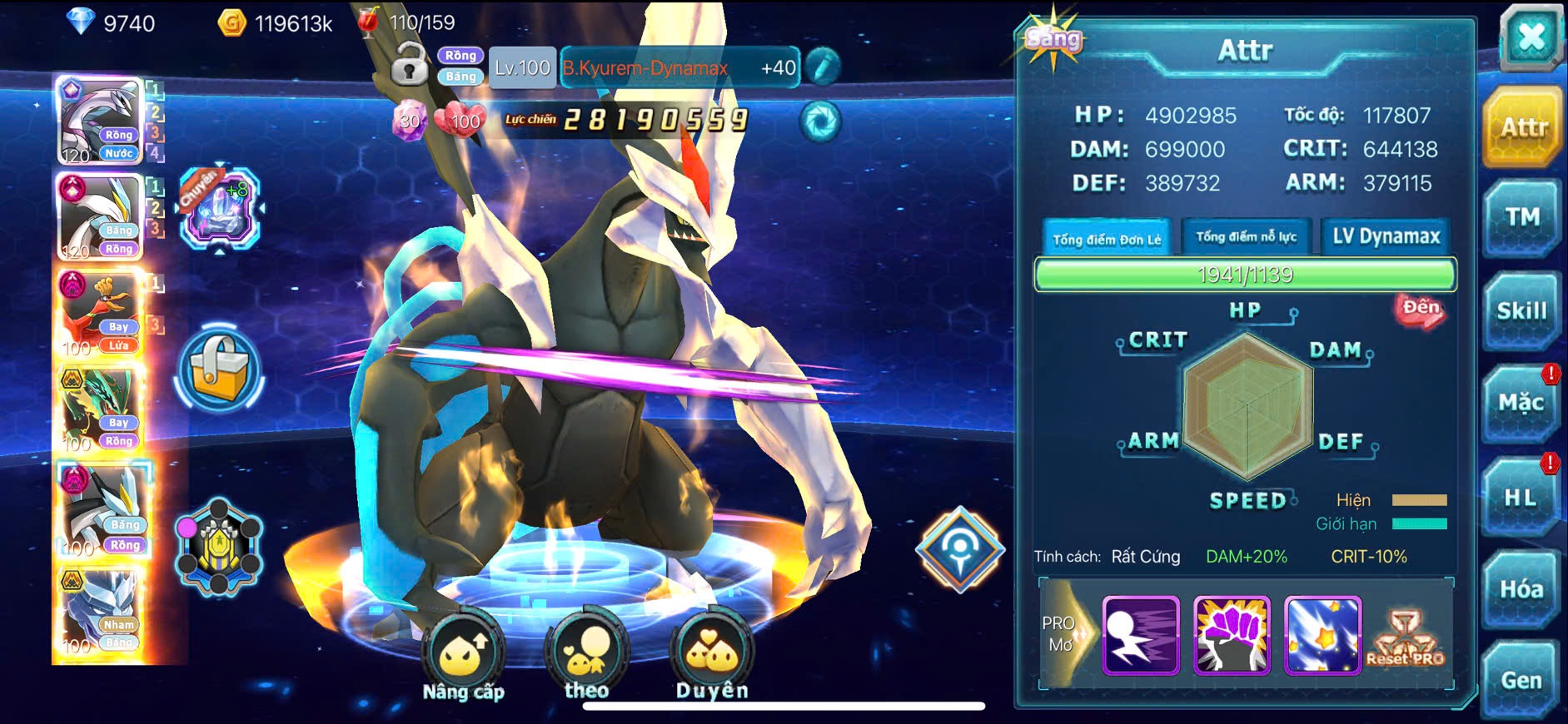Open the Mặc side tab
This screenshot has width=1568, height=724.
pyautogui.click(x=1521, y=404)
